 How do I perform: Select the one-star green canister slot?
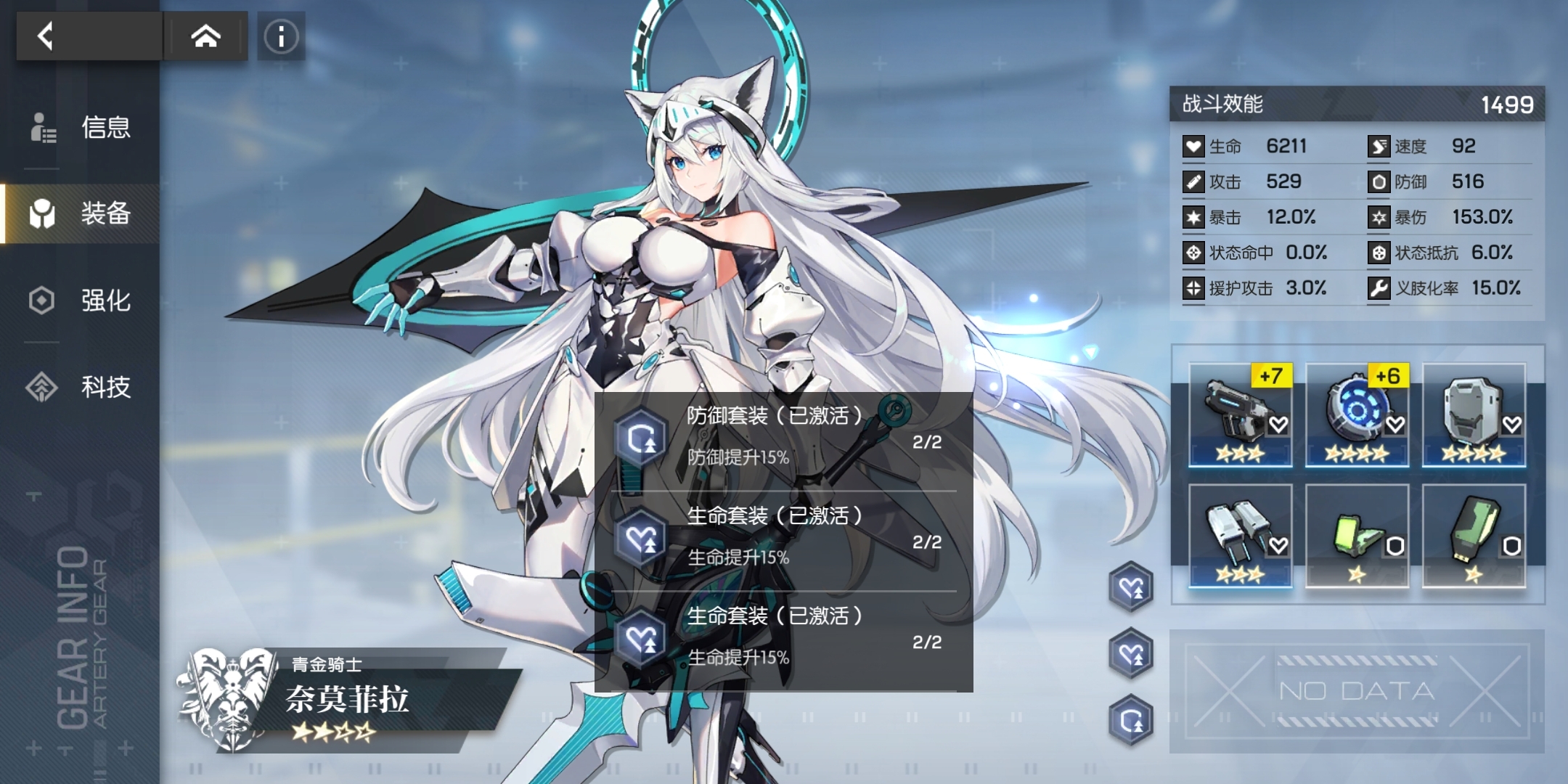pos(1474,536)
